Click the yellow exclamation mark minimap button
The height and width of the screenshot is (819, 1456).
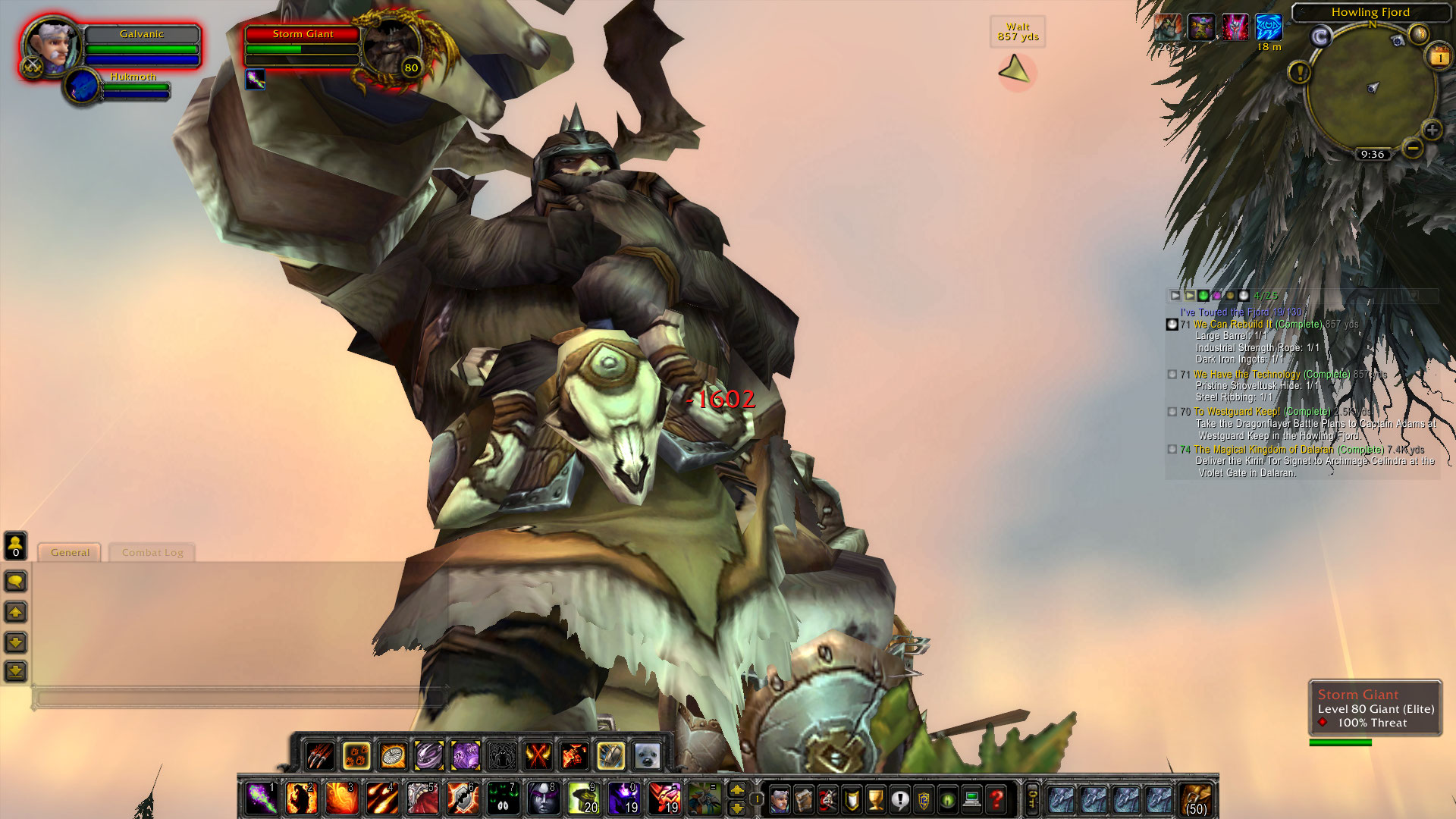point(1299,73)
